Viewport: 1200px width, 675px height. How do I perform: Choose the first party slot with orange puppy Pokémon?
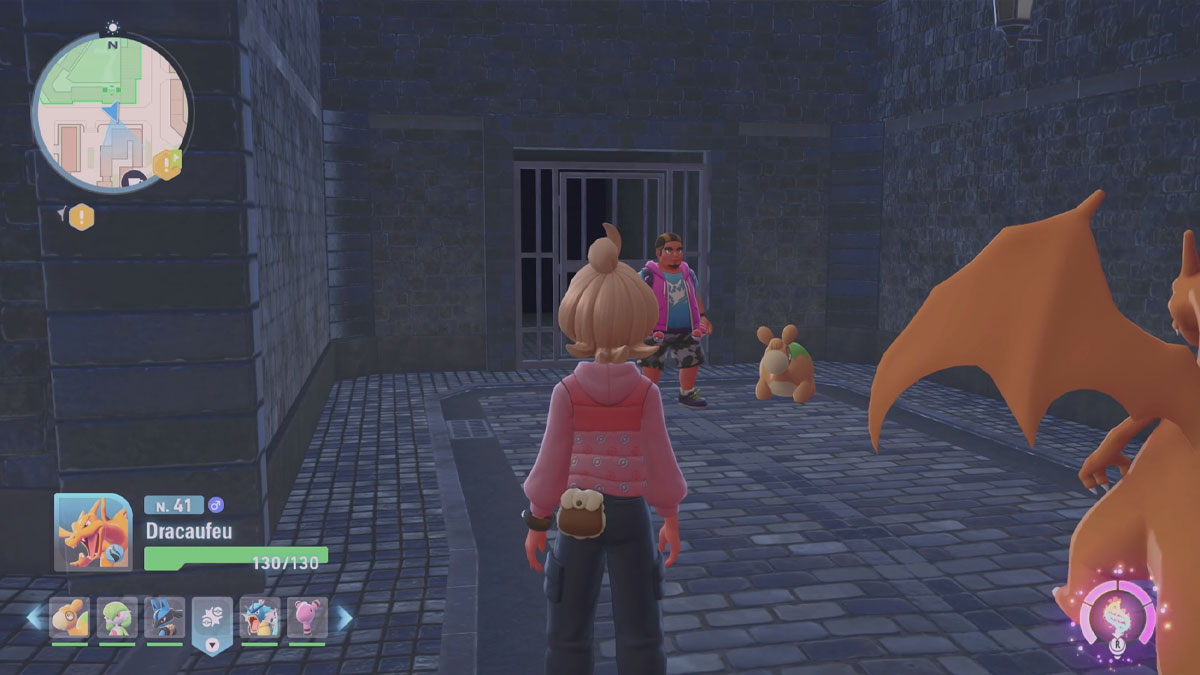pyautogui.click(x=69, y=617)
